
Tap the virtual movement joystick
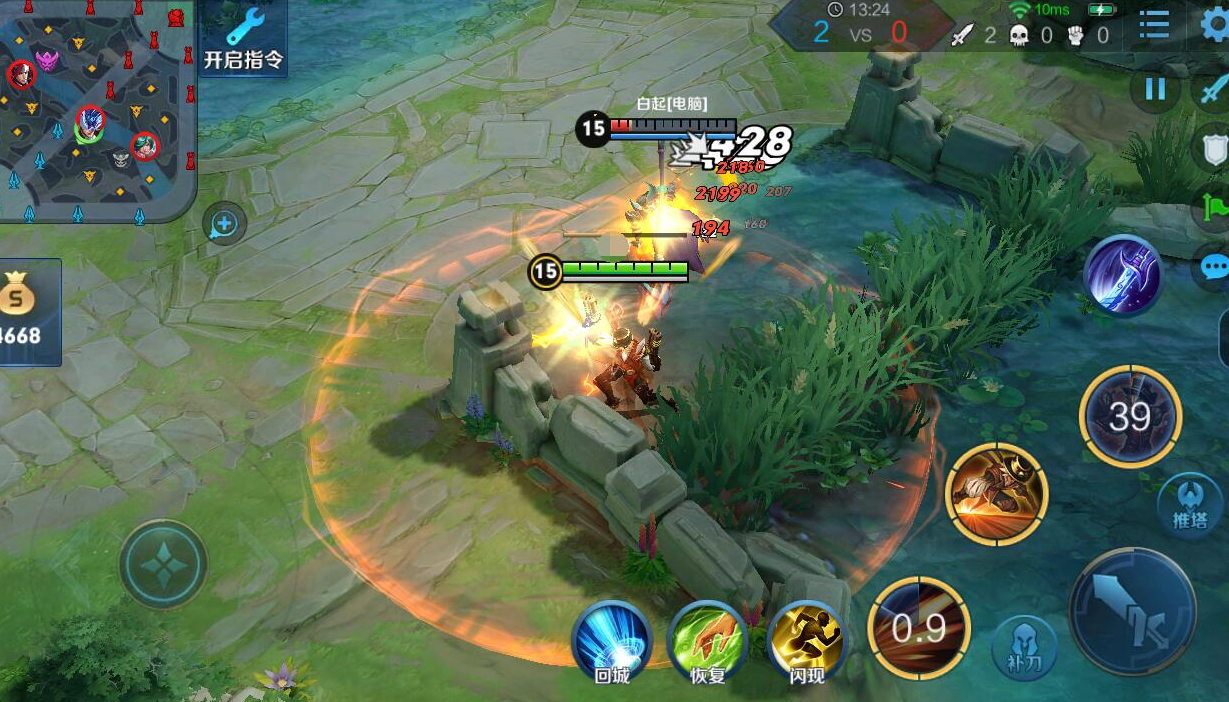click(163, 564)
